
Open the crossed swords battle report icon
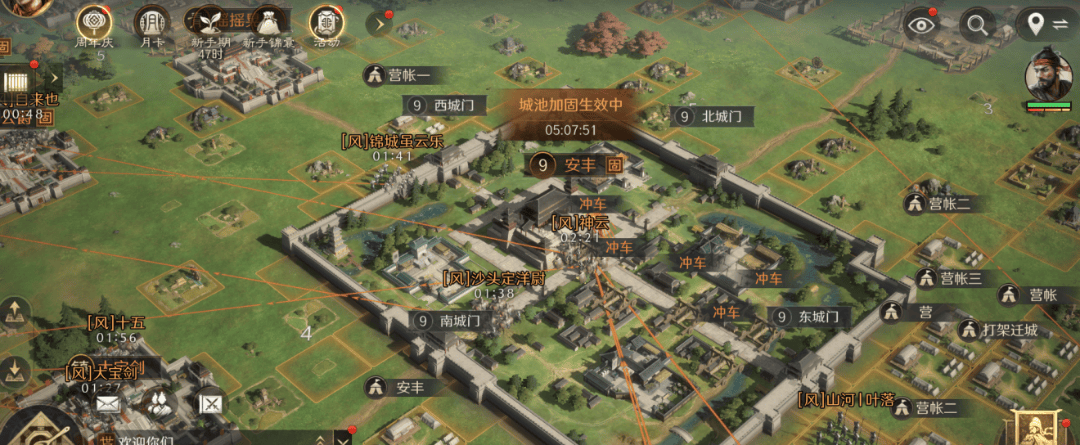click(x=211, y=404)
